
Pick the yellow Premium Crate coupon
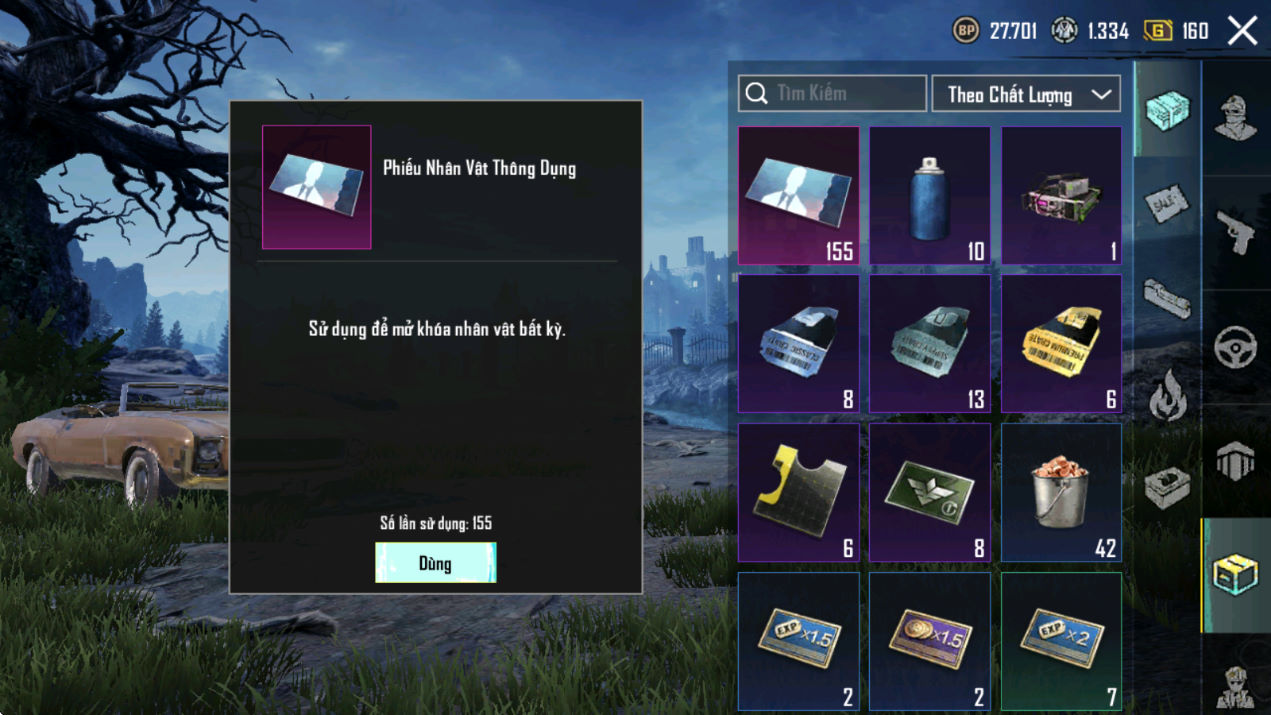coord(1061,344)
